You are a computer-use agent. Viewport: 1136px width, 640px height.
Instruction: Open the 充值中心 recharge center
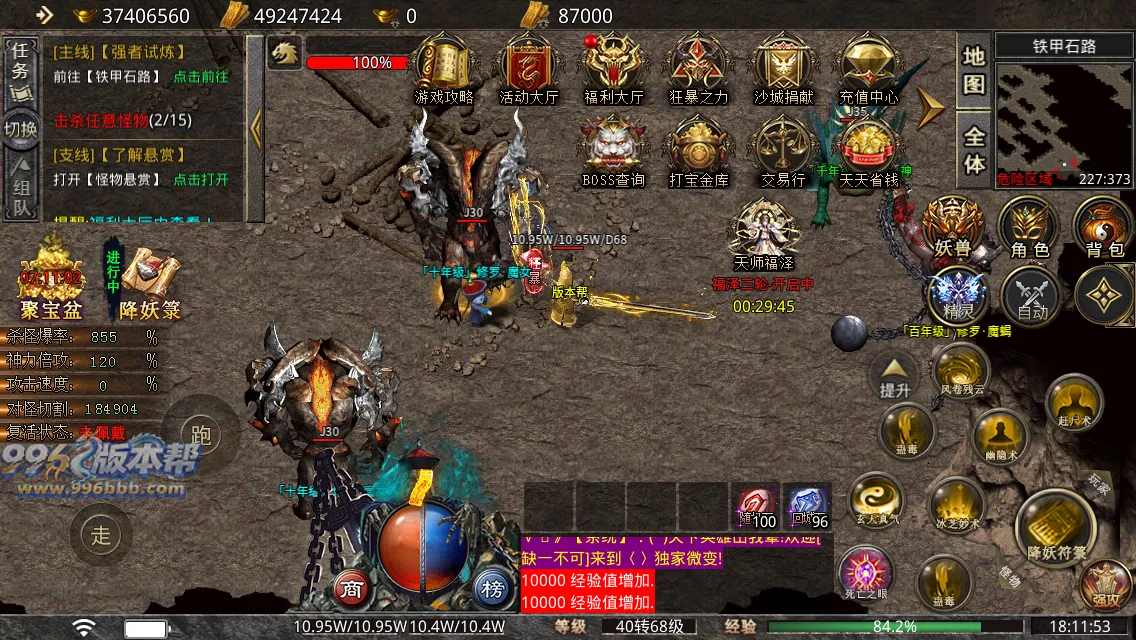click(867, 66)
